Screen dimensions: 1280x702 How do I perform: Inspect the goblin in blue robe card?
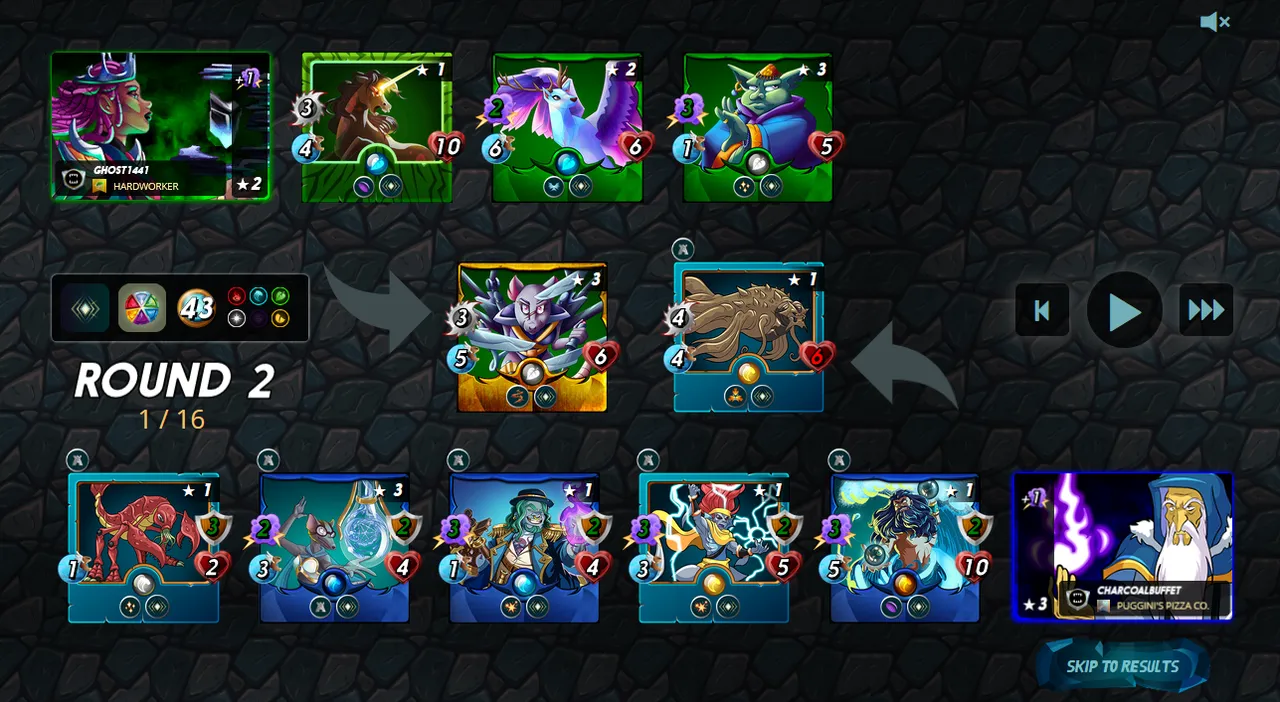click(x=758, y=127)
